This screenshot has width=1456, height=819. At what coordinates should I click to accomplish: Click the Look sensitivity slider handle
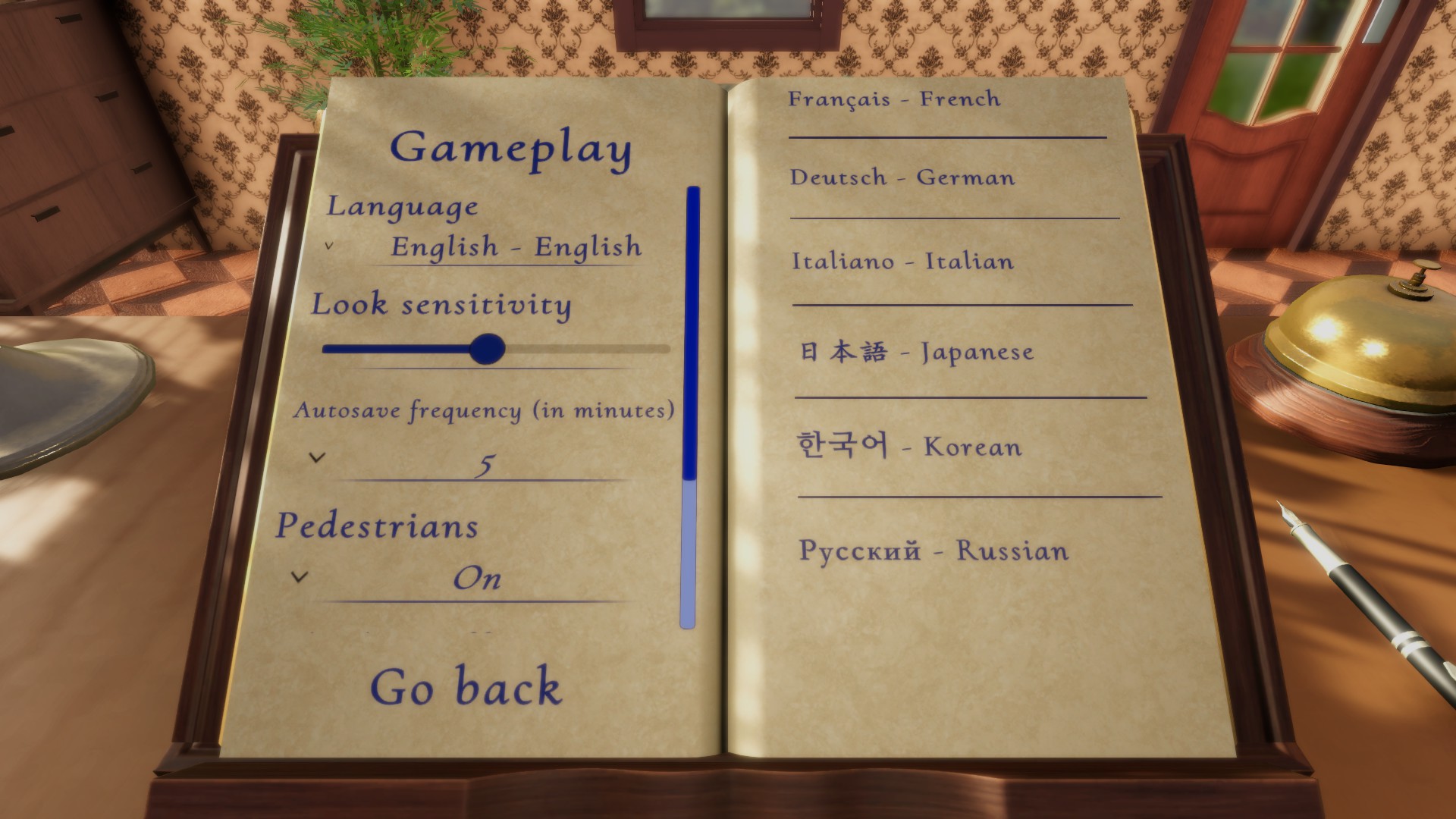(487, 349)
